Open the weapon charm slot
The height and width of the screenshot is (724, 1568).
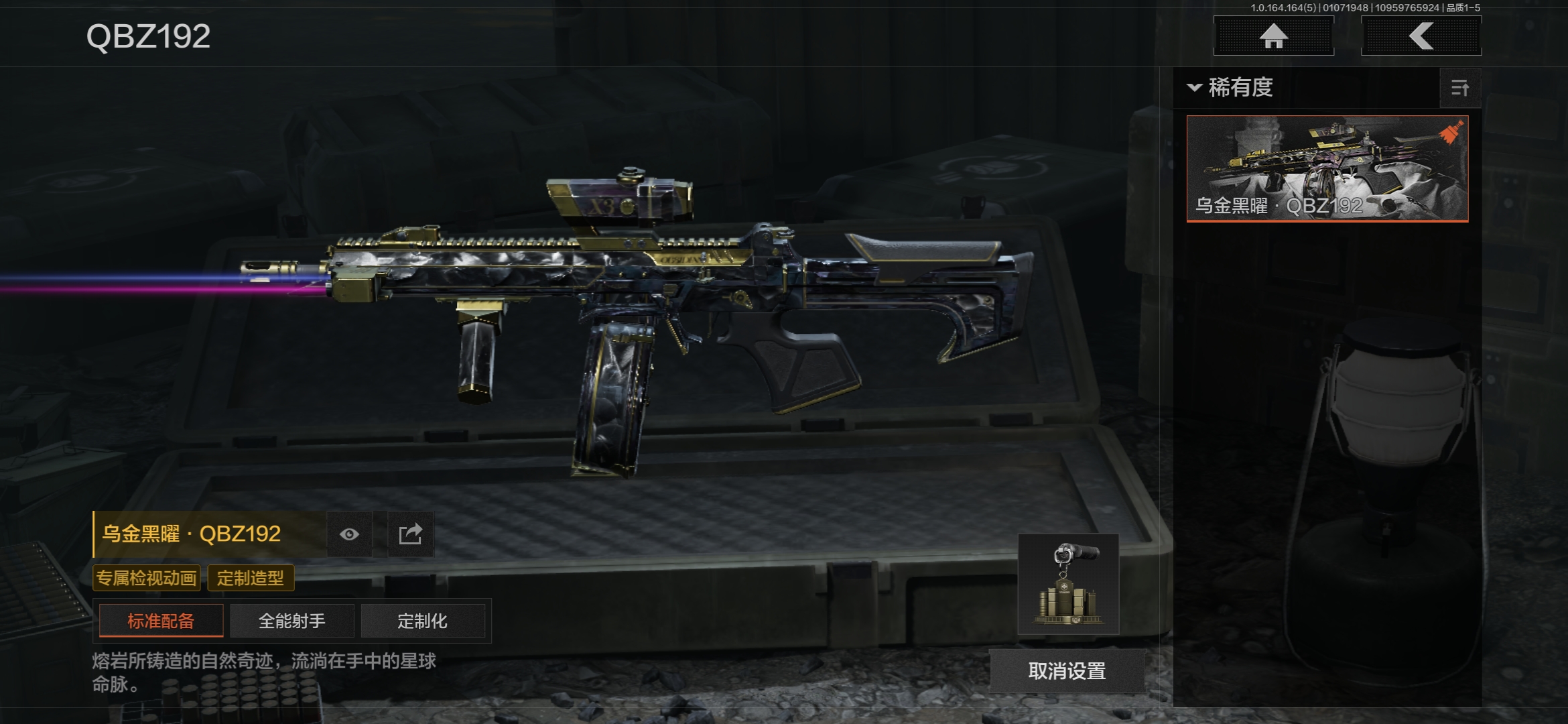[x=1068, y=584]
